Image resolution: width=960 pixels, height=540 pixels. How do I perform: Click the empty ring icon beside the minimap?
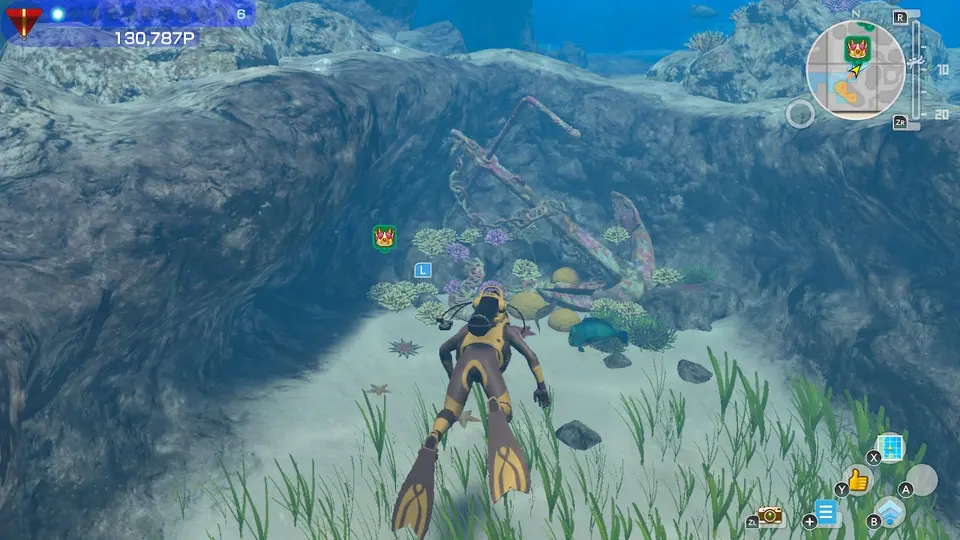click(x=799, y=114)
